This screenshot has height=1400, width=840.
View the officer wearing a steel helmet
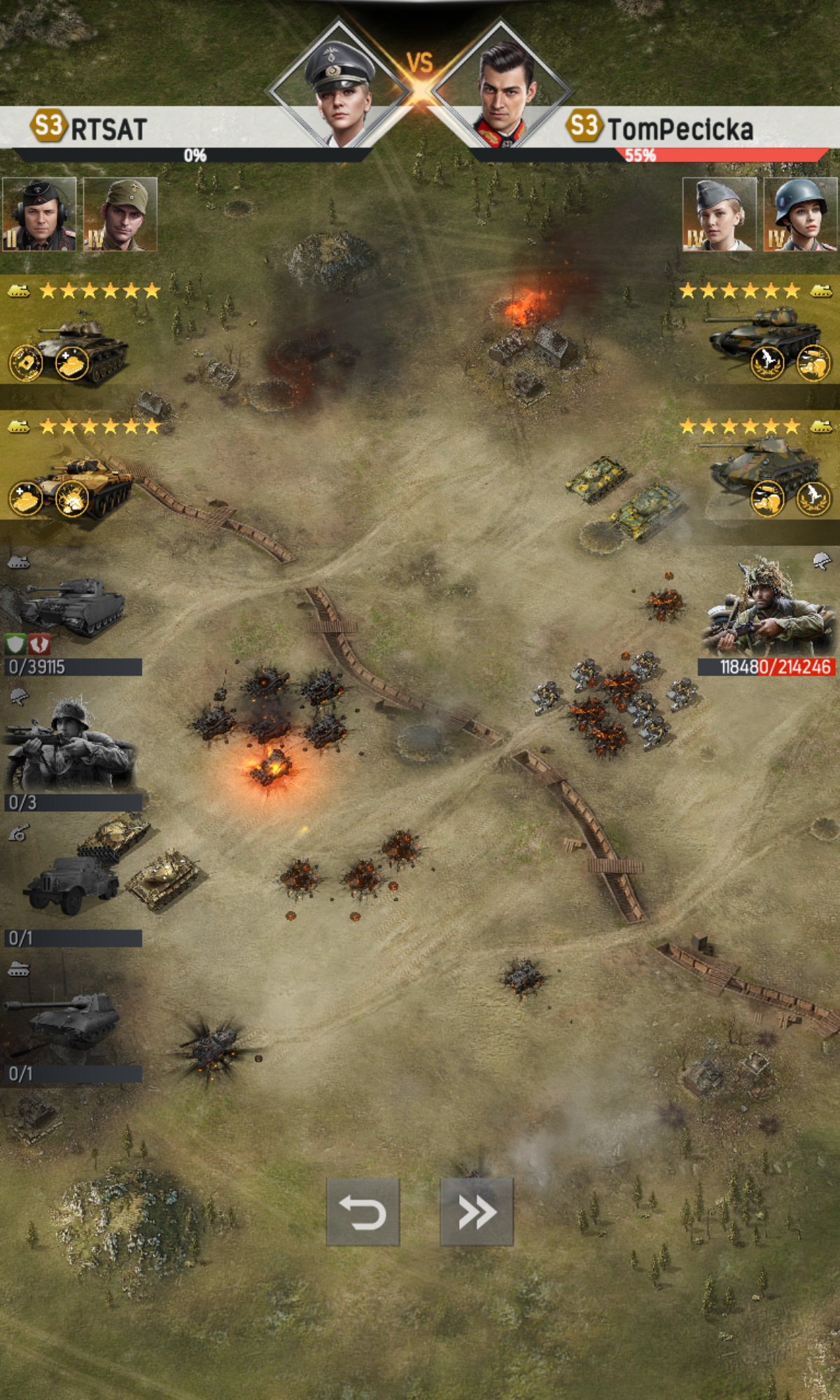[800, 214]
